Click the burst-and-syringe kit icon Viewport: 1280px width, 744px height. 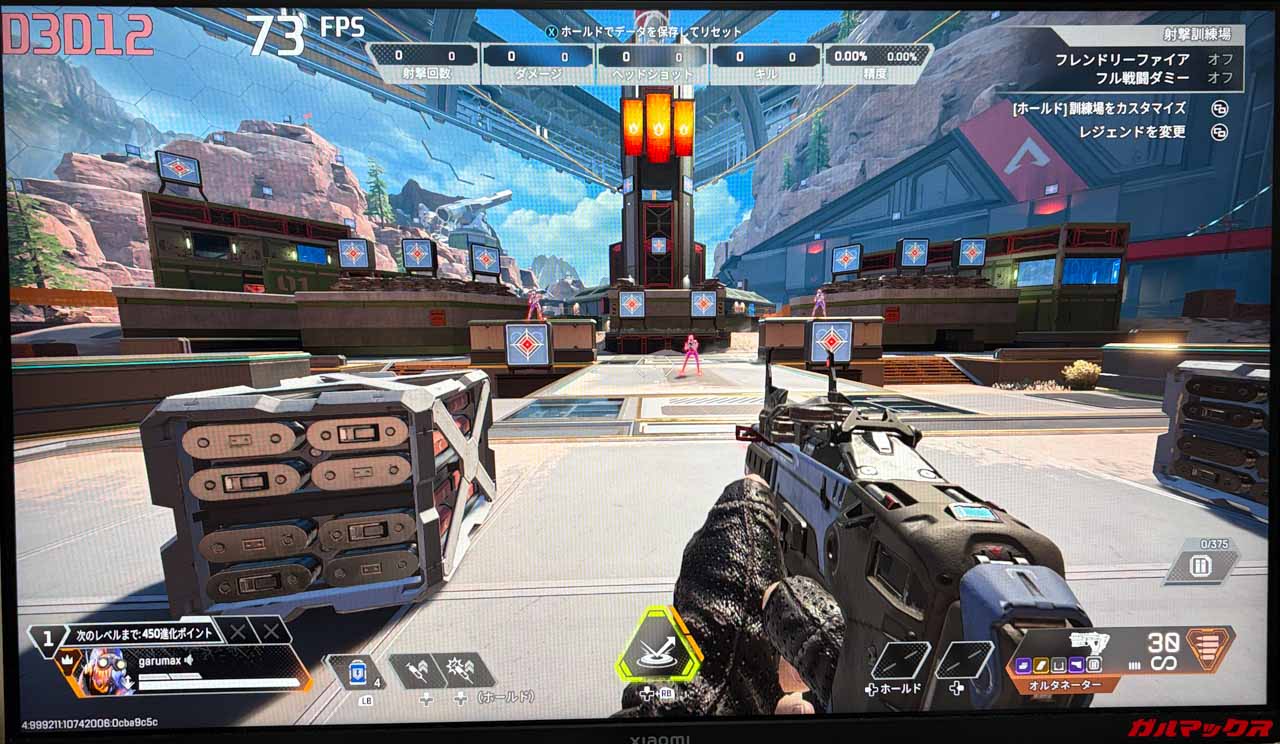click(x=462, y=669)
